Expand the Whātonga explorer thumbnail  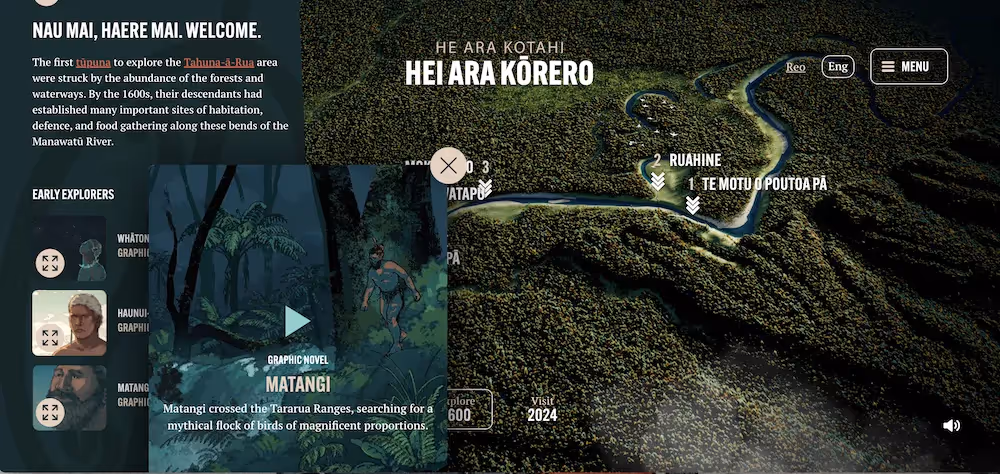point(50,263)
